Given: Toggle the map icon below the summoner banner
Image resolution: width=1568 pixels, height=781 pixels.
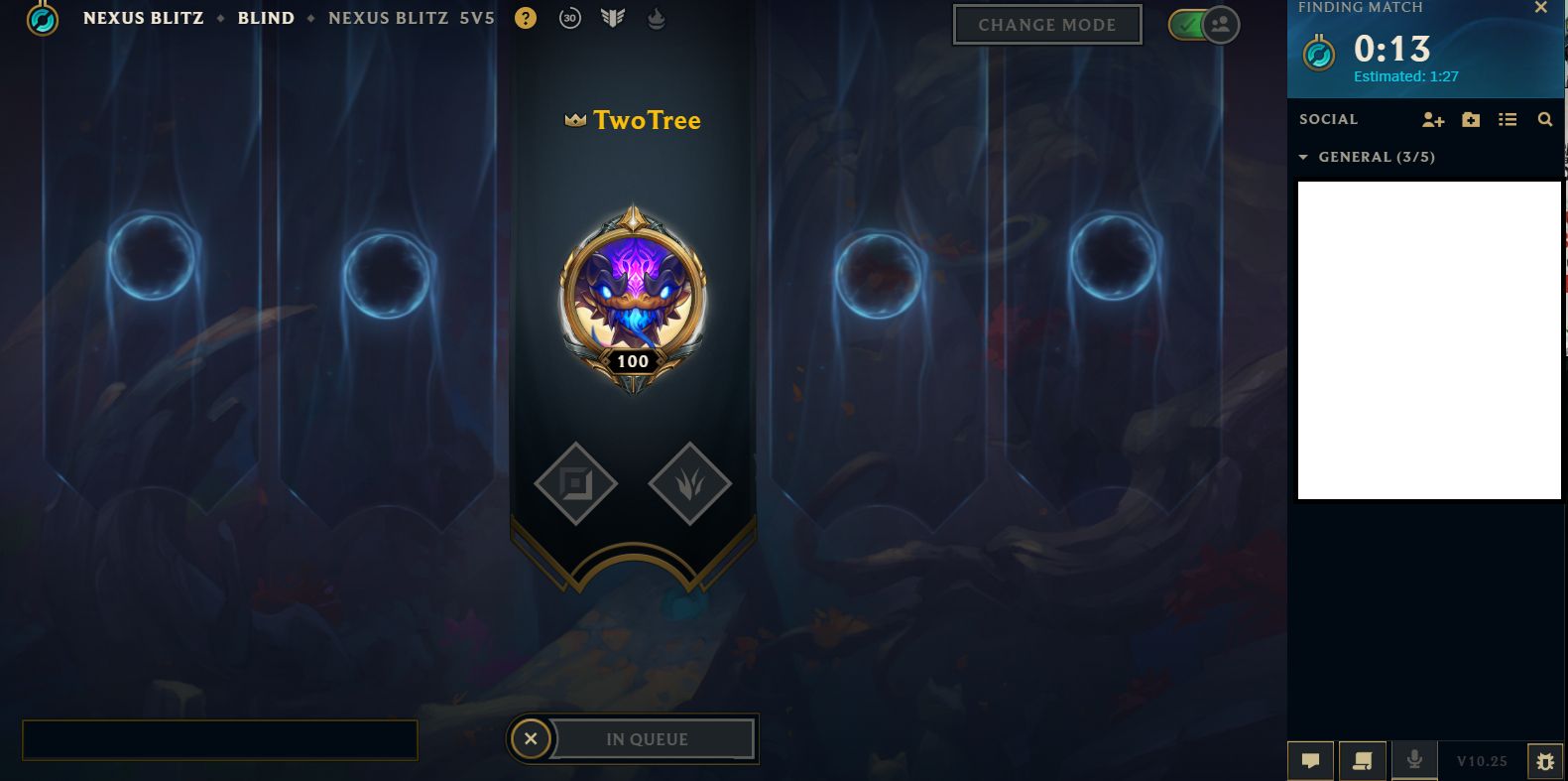Looking at the screenshot, I should pyautogui.click(x=575, y=483).
